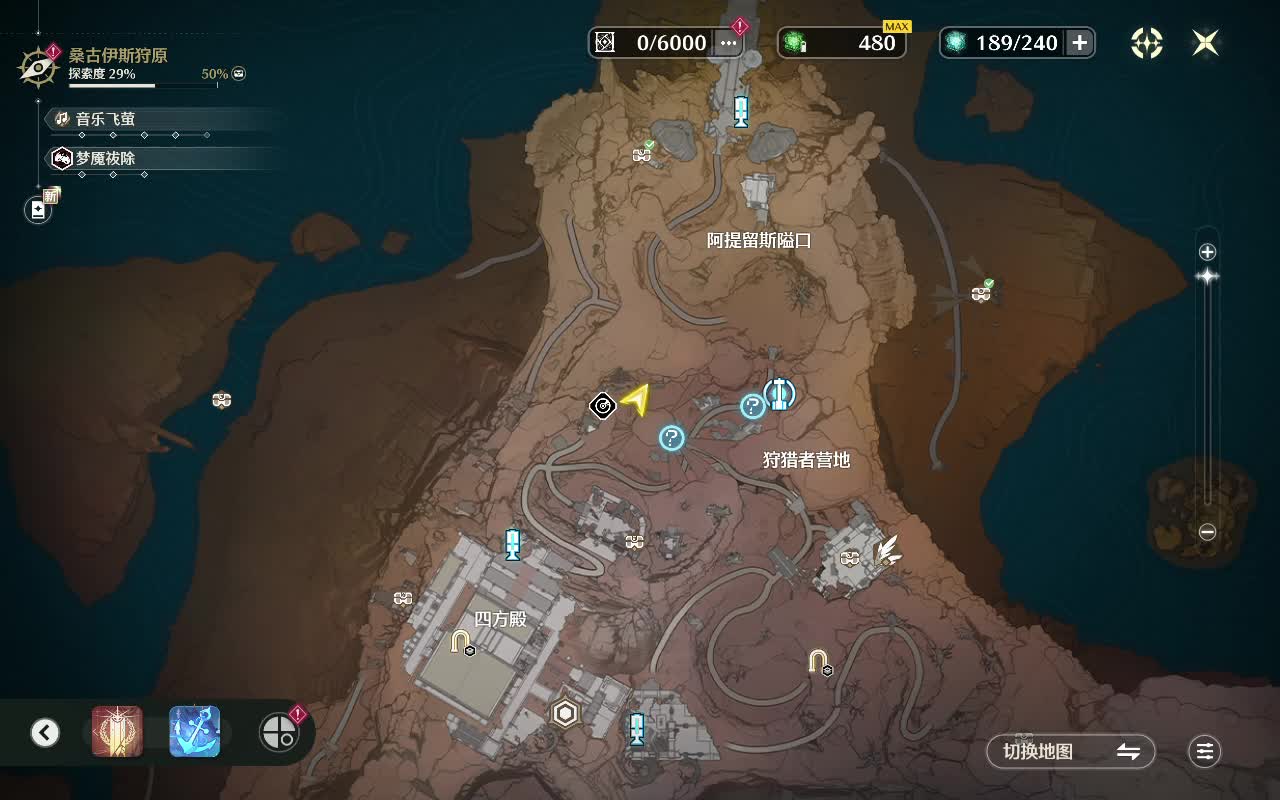Zoom in the map with plus button
This screenshot has height=800, width=1280.
pos(1207,252)
